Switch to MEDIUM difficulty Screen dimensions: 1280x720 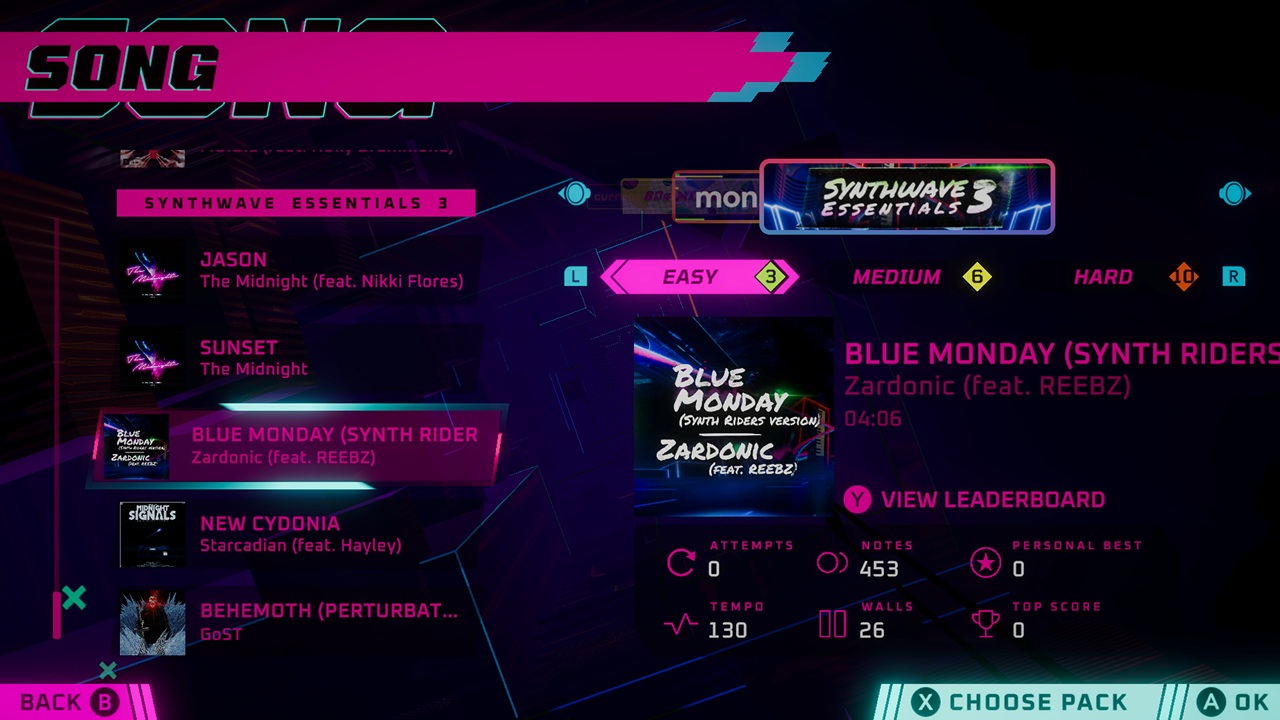[897, 277]
